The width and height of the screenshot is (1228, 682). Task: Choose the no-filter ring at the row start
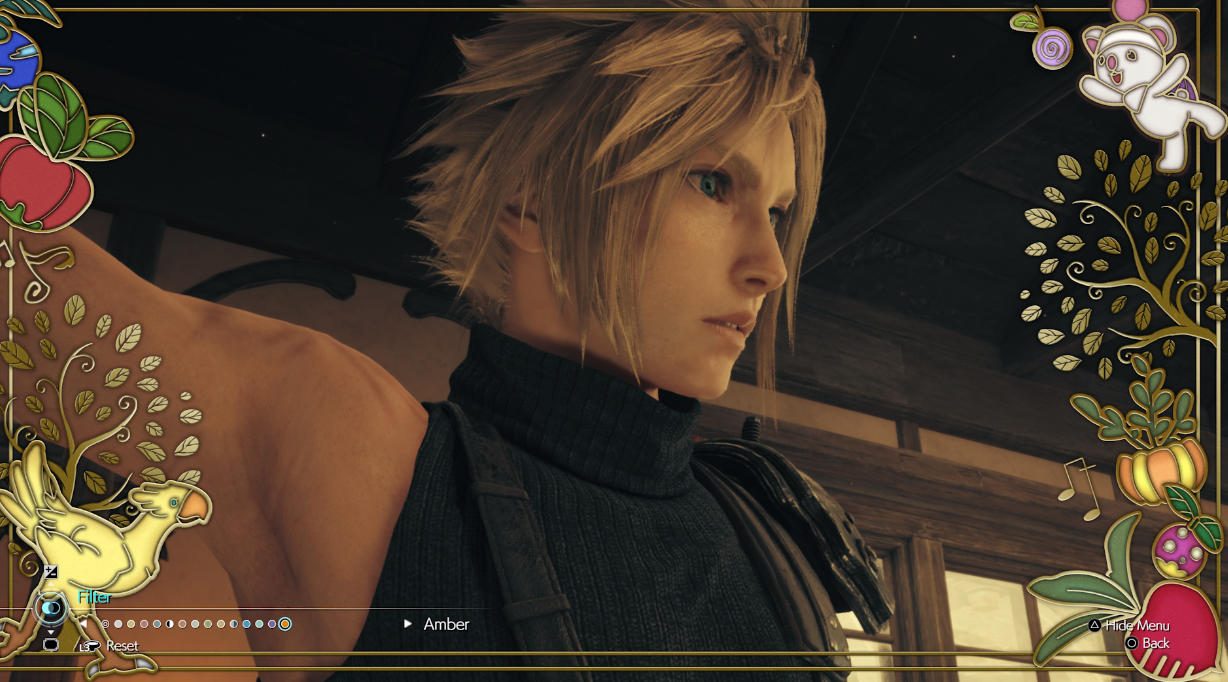105,624
